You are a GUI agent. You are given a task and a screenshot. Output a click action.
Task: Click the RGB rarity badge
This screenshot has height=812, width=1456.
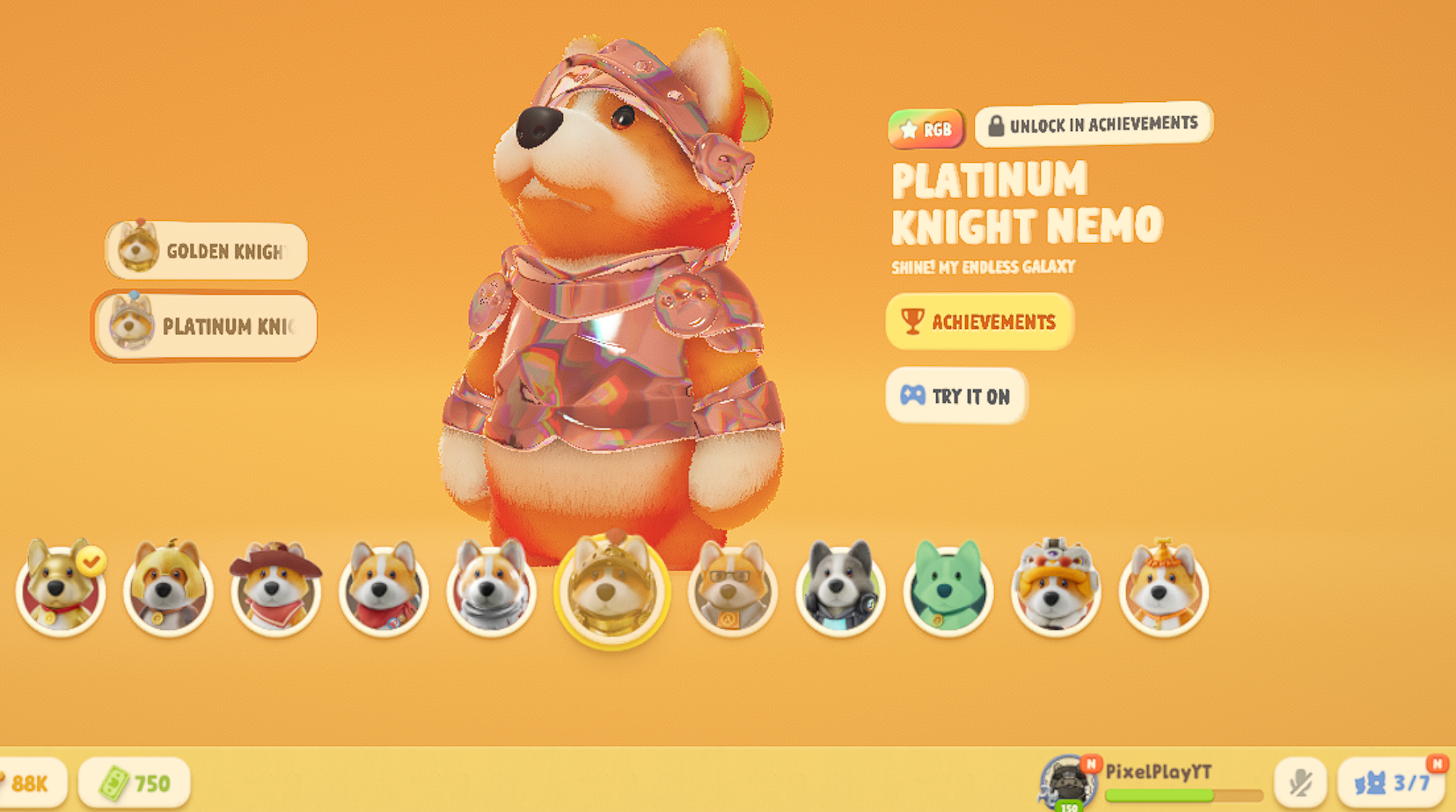pyautogui.click(x=926, y=130)
